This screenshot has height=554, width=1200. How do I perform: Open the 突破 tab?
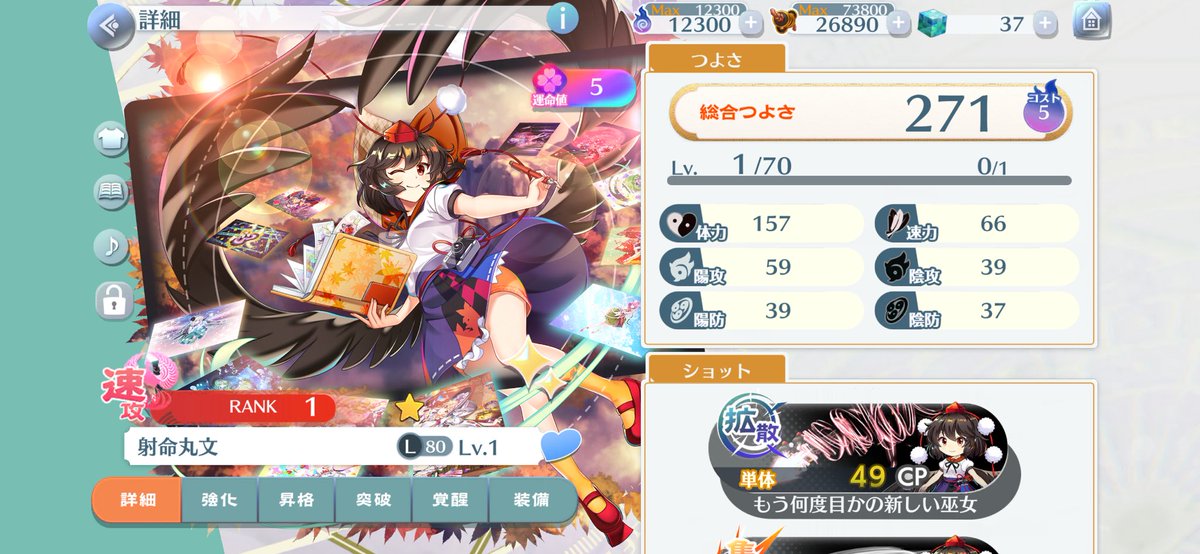coord(373,500)
